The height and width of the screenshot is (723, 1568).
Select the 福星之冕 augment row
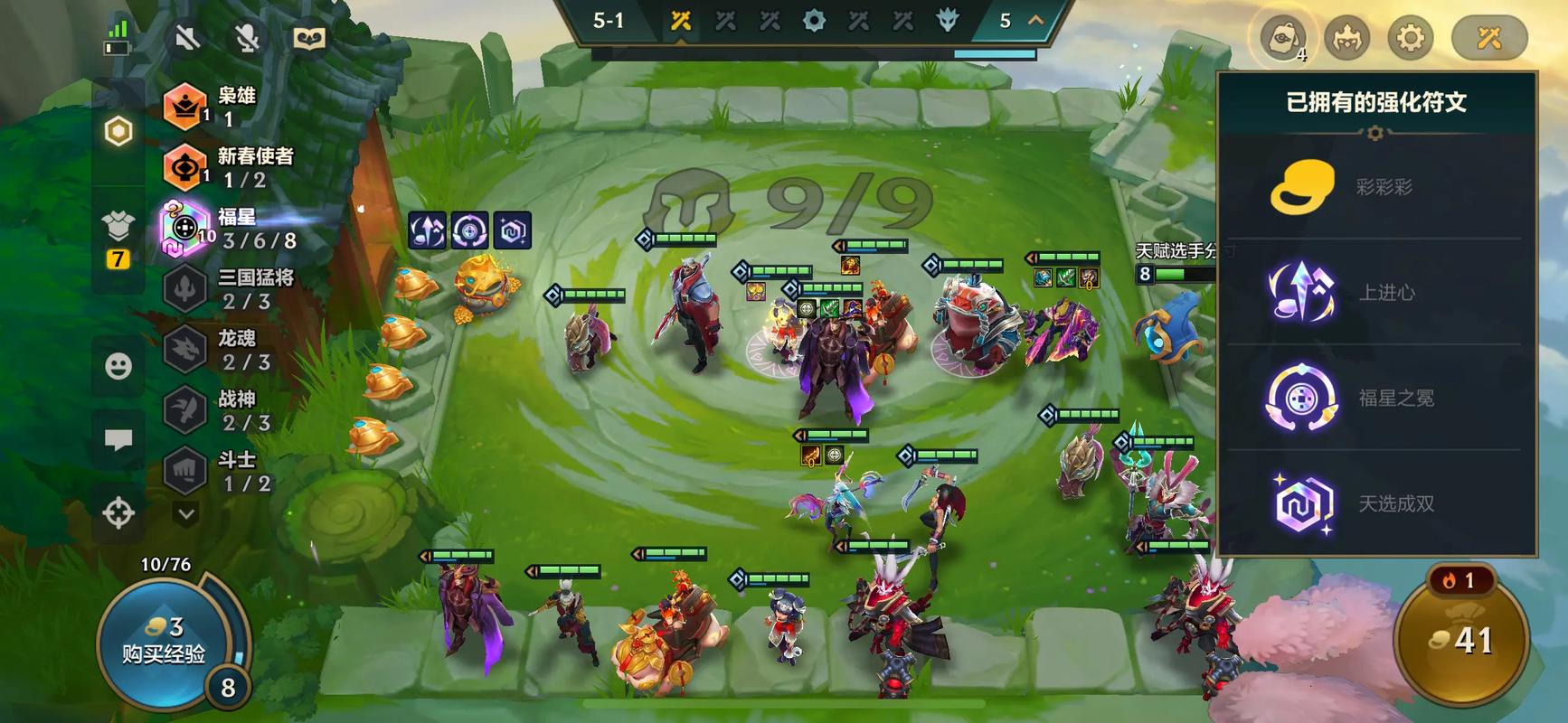point(1374,398)
